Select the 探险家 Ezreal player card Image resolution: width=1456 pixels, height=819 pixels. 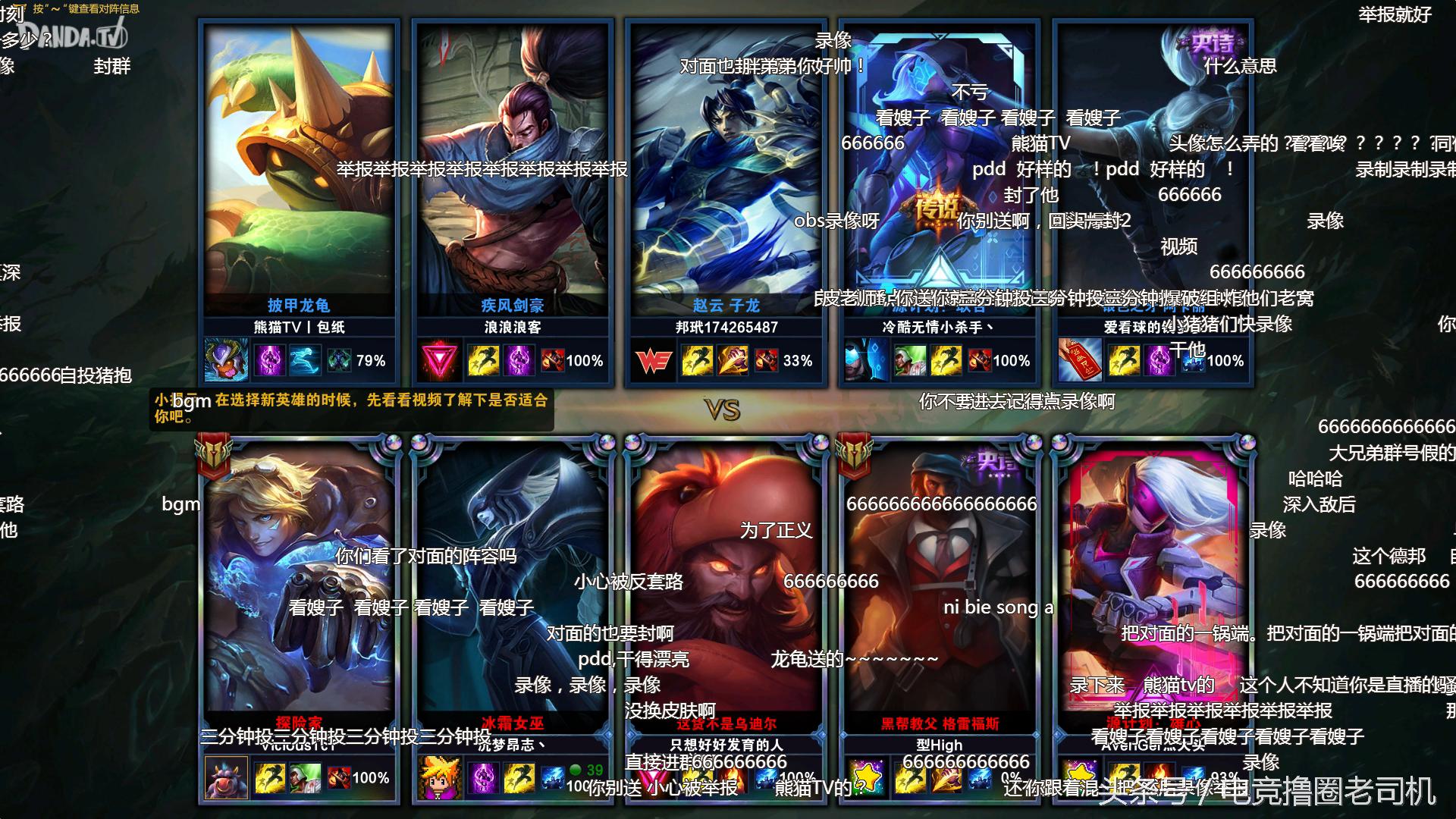tap(299, 576)
